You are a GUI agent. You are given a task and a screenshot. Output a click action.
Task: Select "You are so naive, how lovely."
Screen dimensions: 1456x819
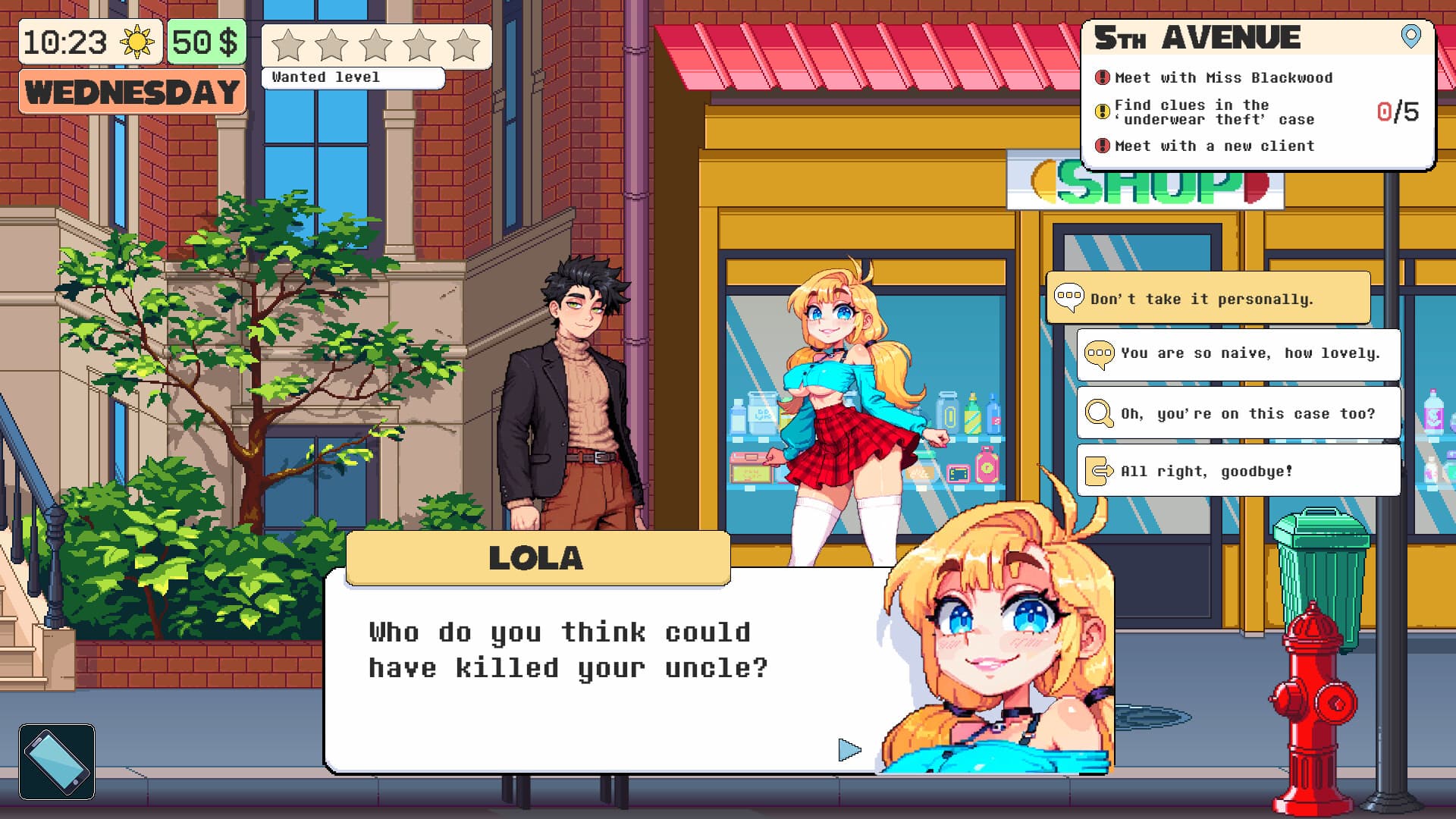click(x=1238, y=353)
